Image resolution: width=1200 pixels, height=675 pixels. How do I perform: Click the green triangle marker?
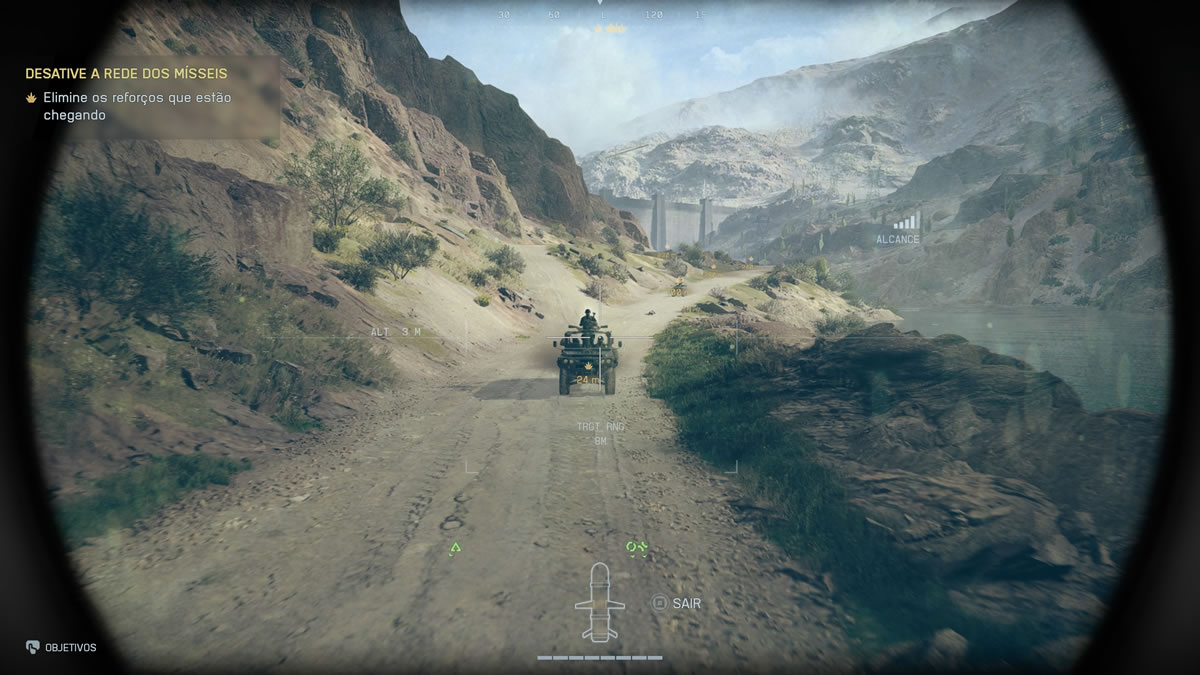pos(456,548)
